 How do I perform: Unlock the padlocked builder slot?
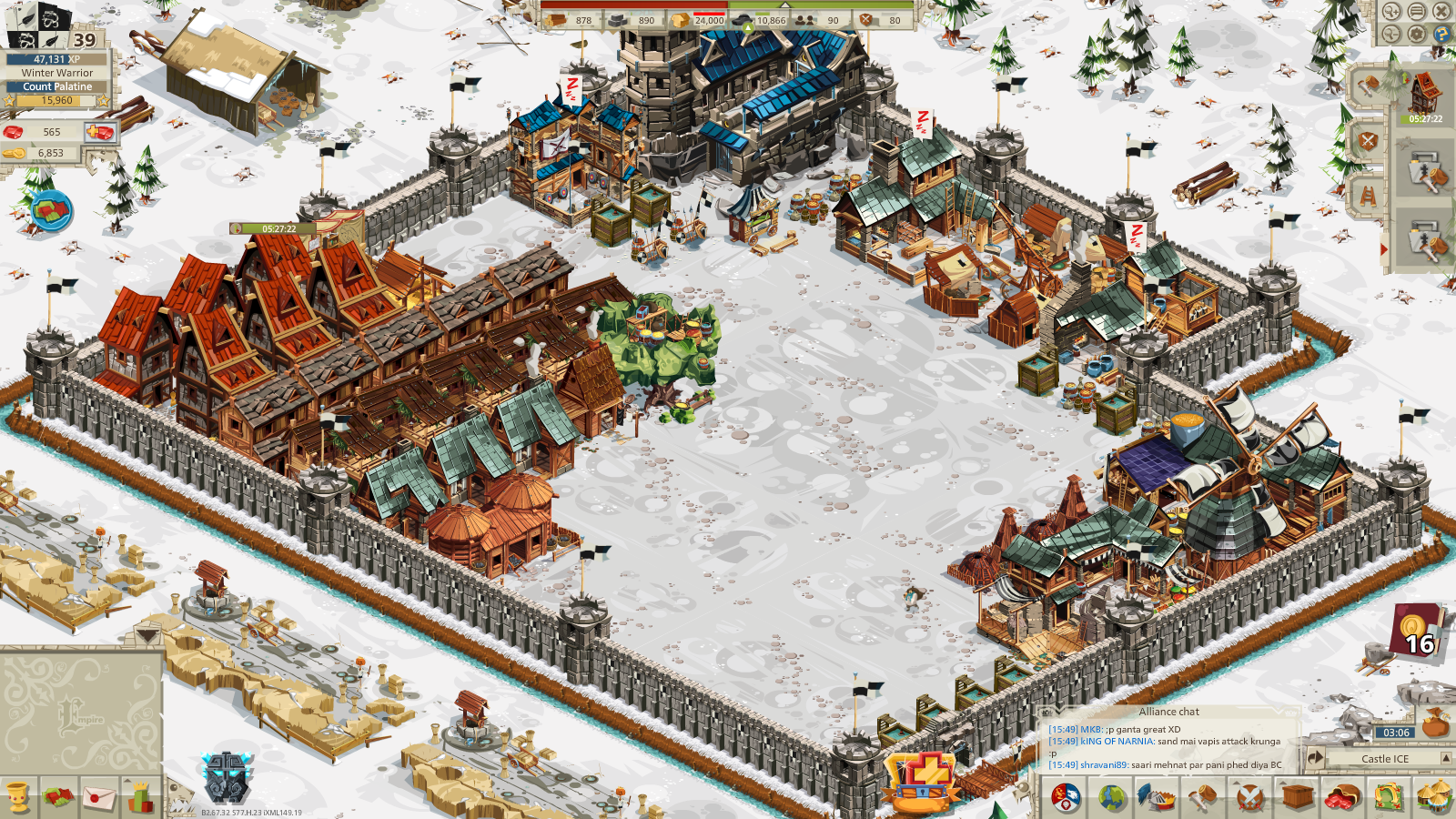pos(1426,171)
